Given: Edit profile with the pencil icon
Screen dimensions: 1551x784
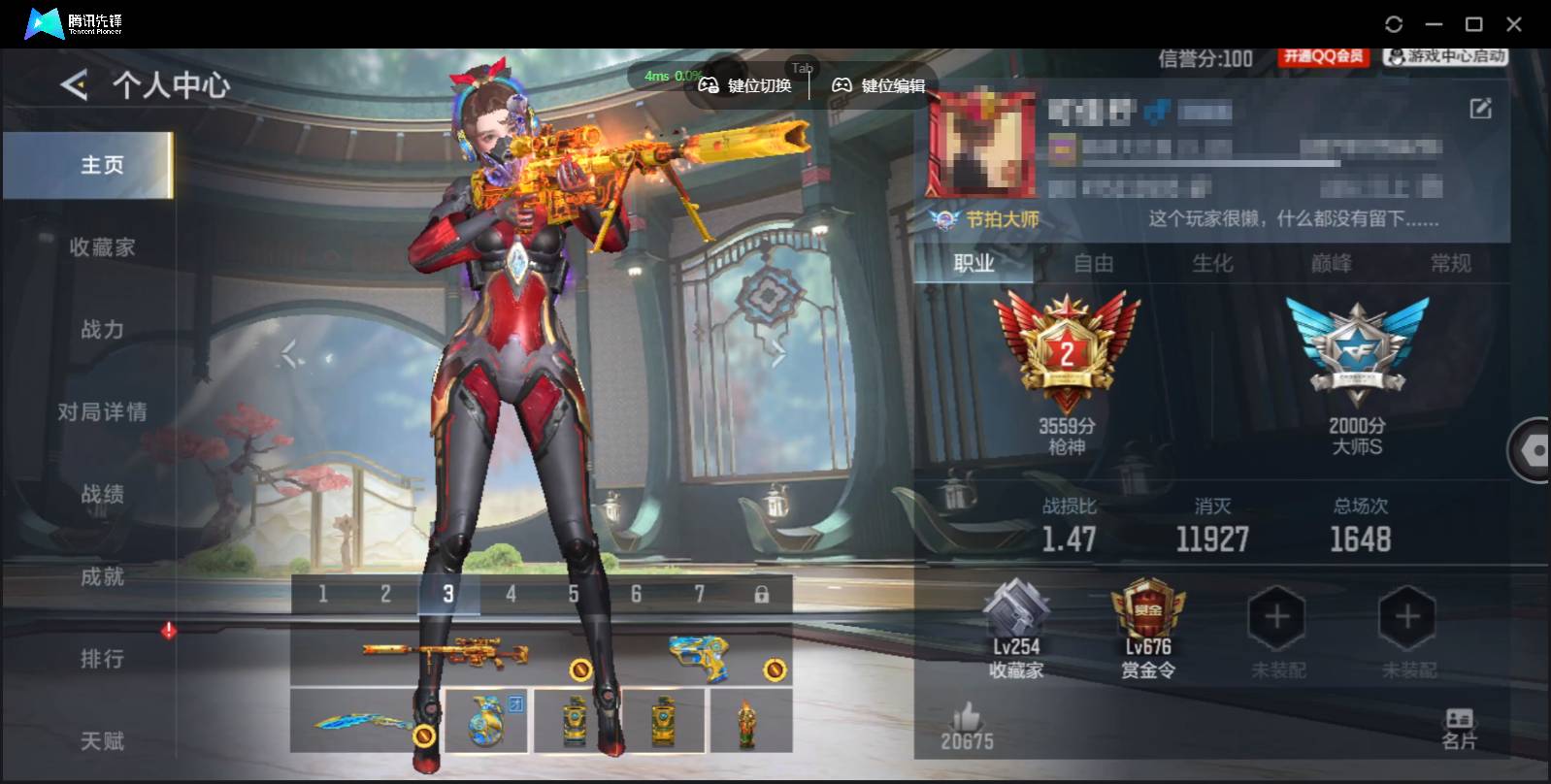Looking at the screenshot, I should [1480, 109].
